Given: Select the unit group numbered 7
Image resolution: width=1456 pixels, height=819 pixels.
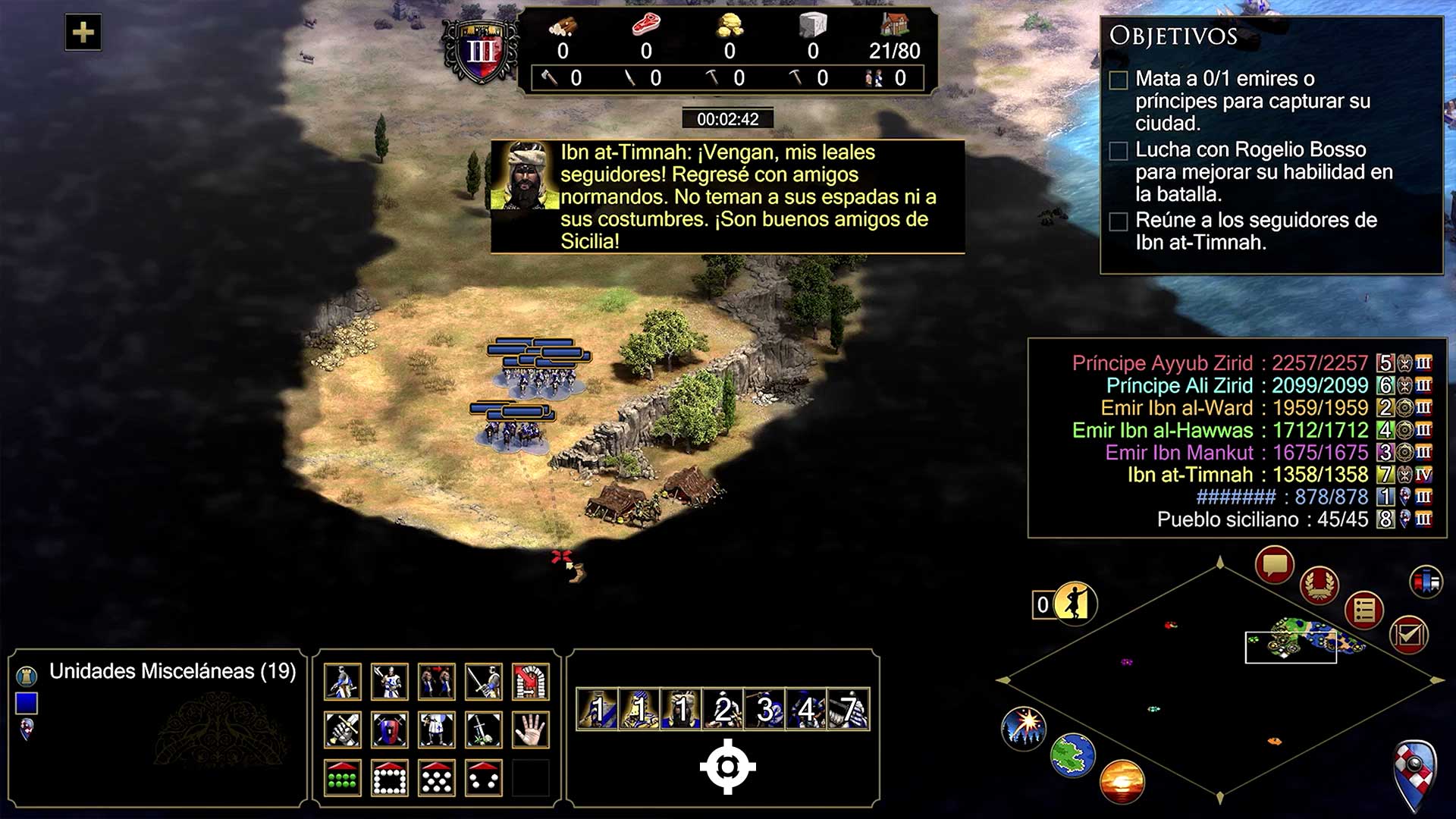Looking at the screenshot, I should pos(849,710).
